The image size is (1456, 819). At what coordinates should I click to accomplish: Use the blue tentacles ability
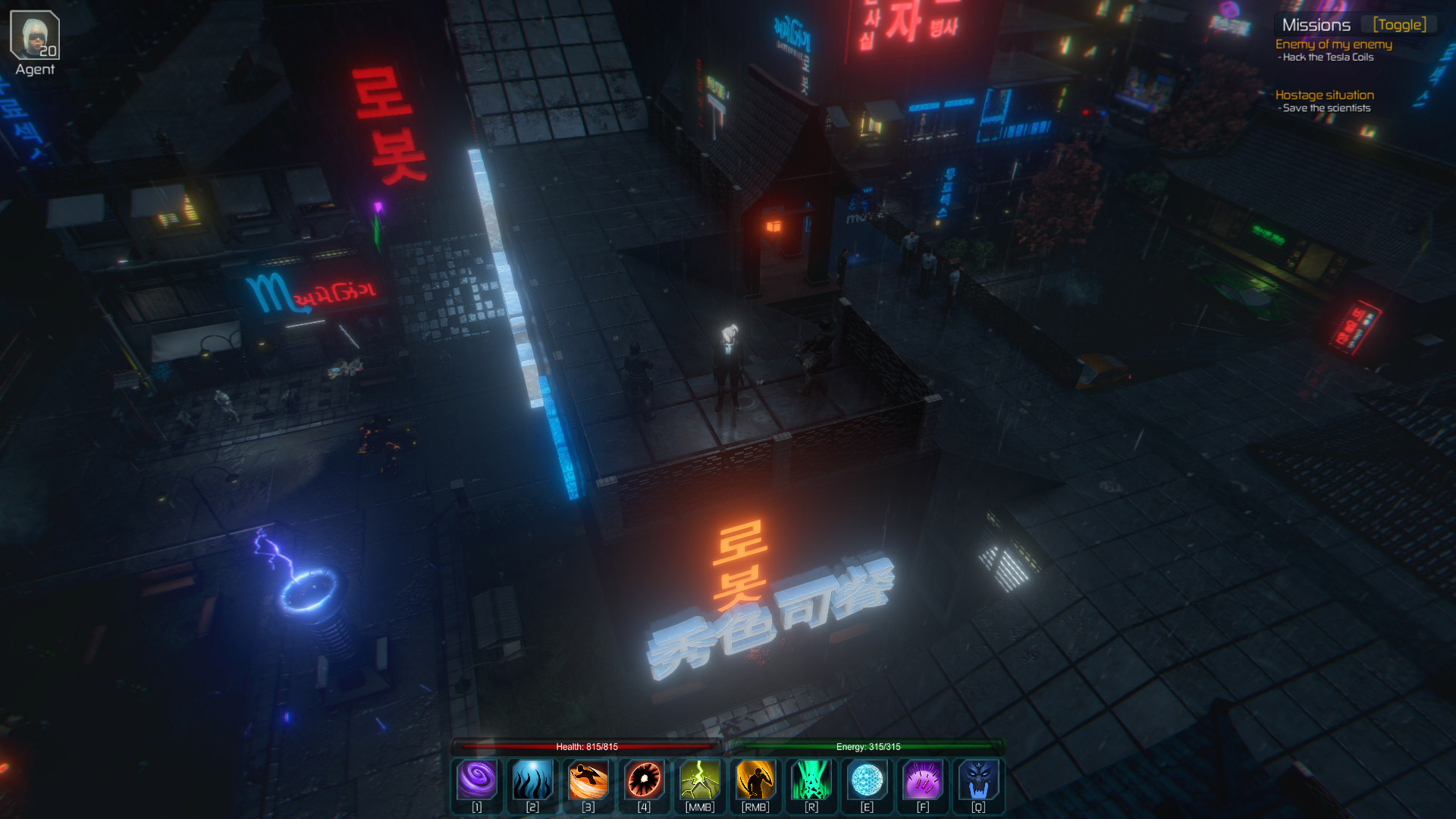pyautogui.click(x=532, y=780)
